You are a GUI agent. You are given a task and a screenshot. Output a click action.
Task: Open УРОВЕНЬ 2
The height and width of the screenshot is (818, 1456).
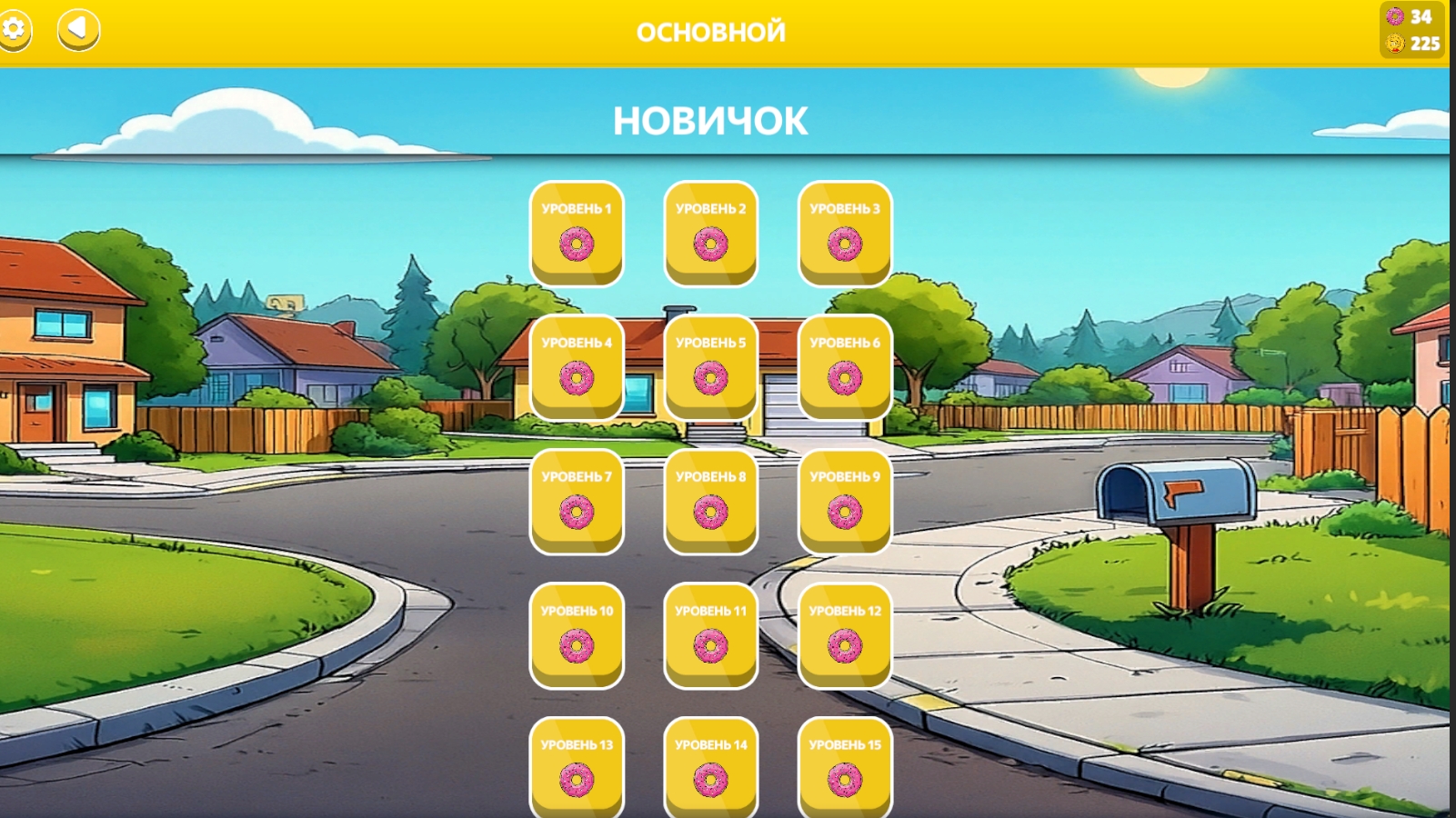[x=710, y=232]
